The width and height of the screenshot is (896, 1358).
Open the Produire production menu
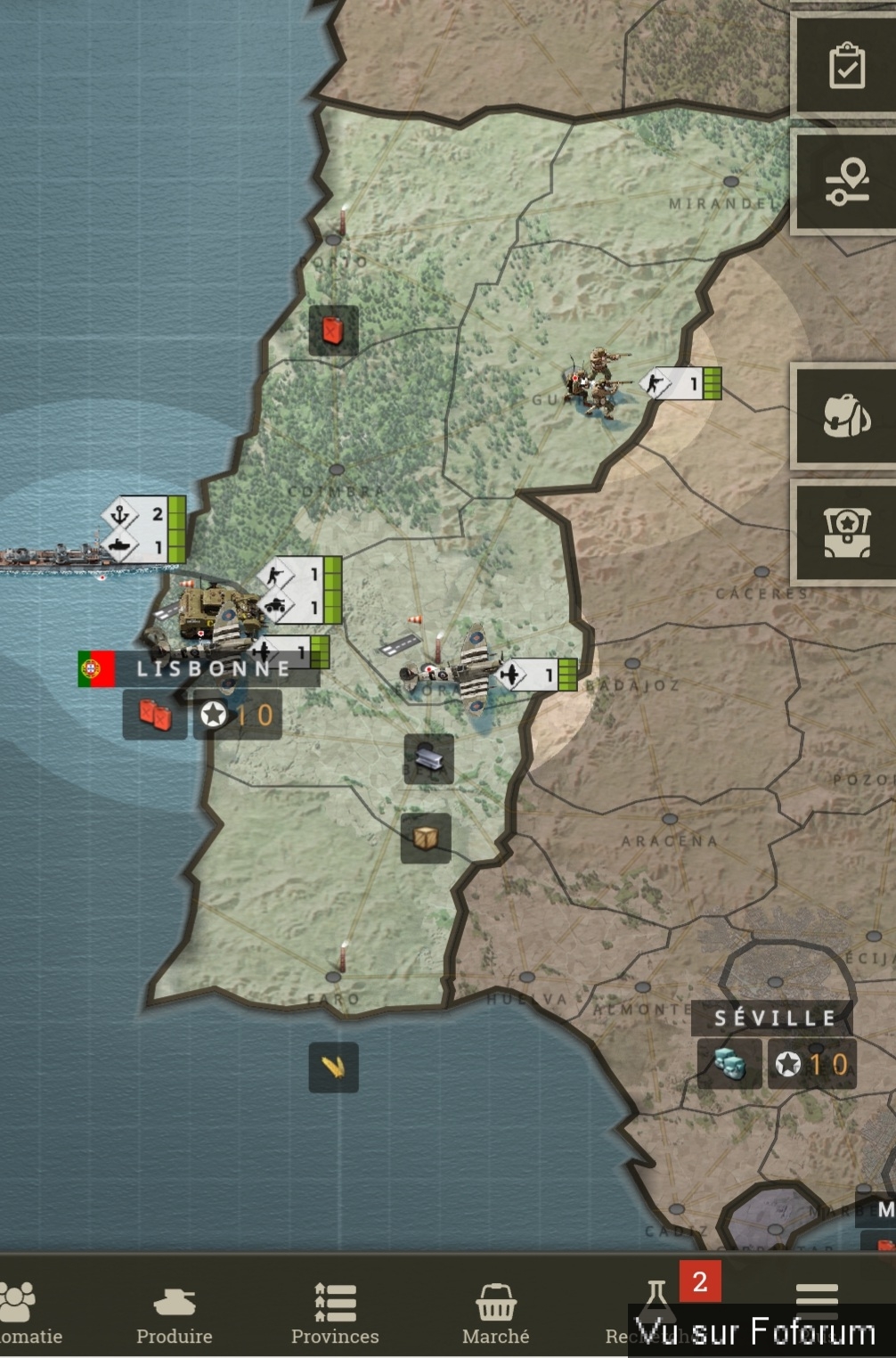175,1313
